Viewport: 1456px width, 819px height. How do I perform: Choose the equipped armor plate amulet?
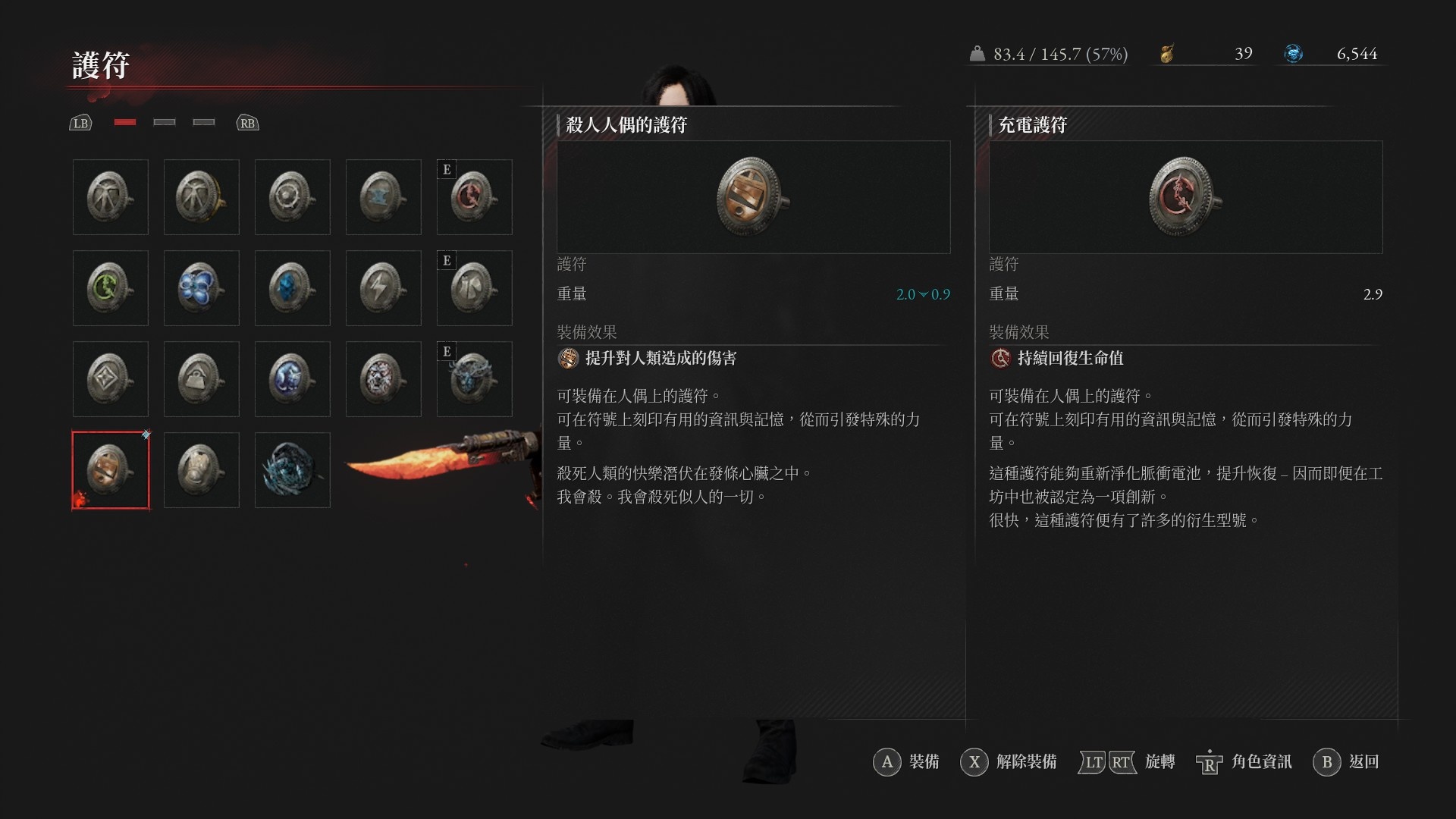pyautogui.click(x=474, y=288)
